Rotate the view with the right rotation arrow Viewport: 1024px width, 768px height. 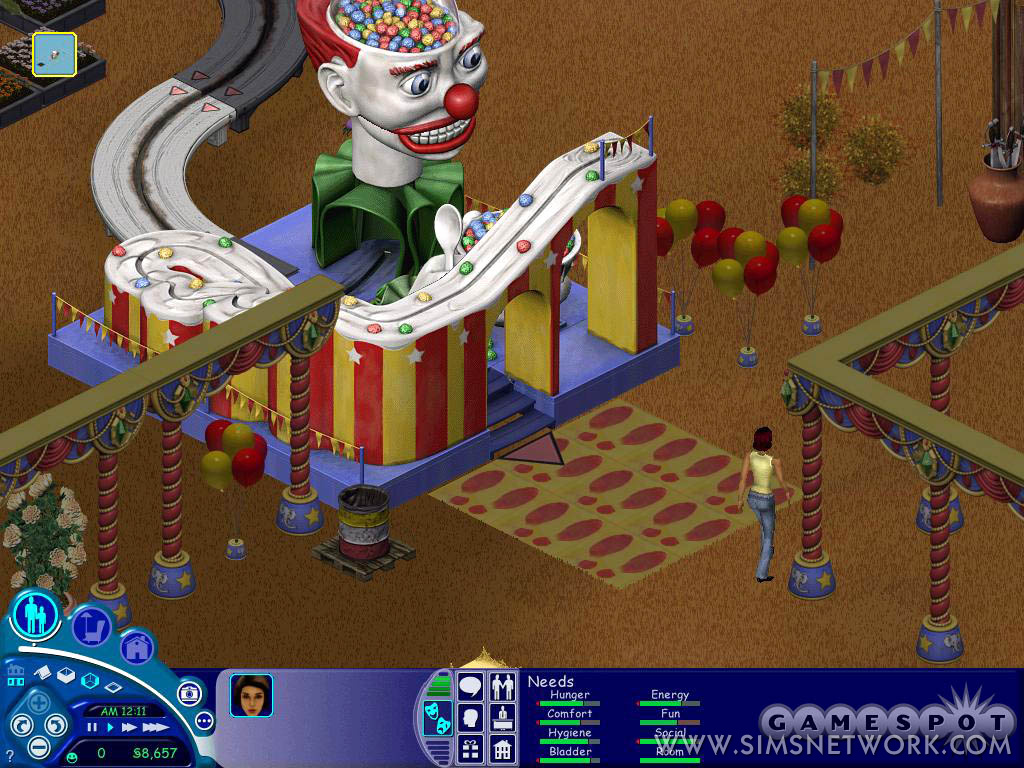click(x=56, y=724)
